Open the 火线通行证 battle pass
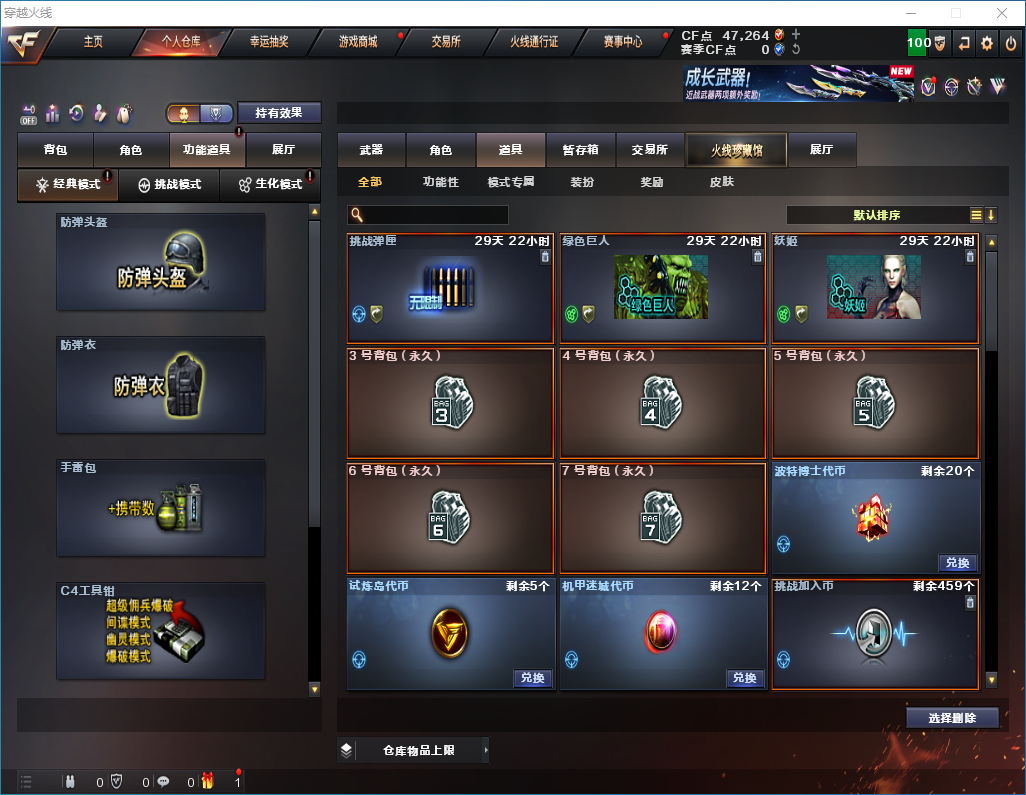The image size is (1026, 795). coord(534,42)
